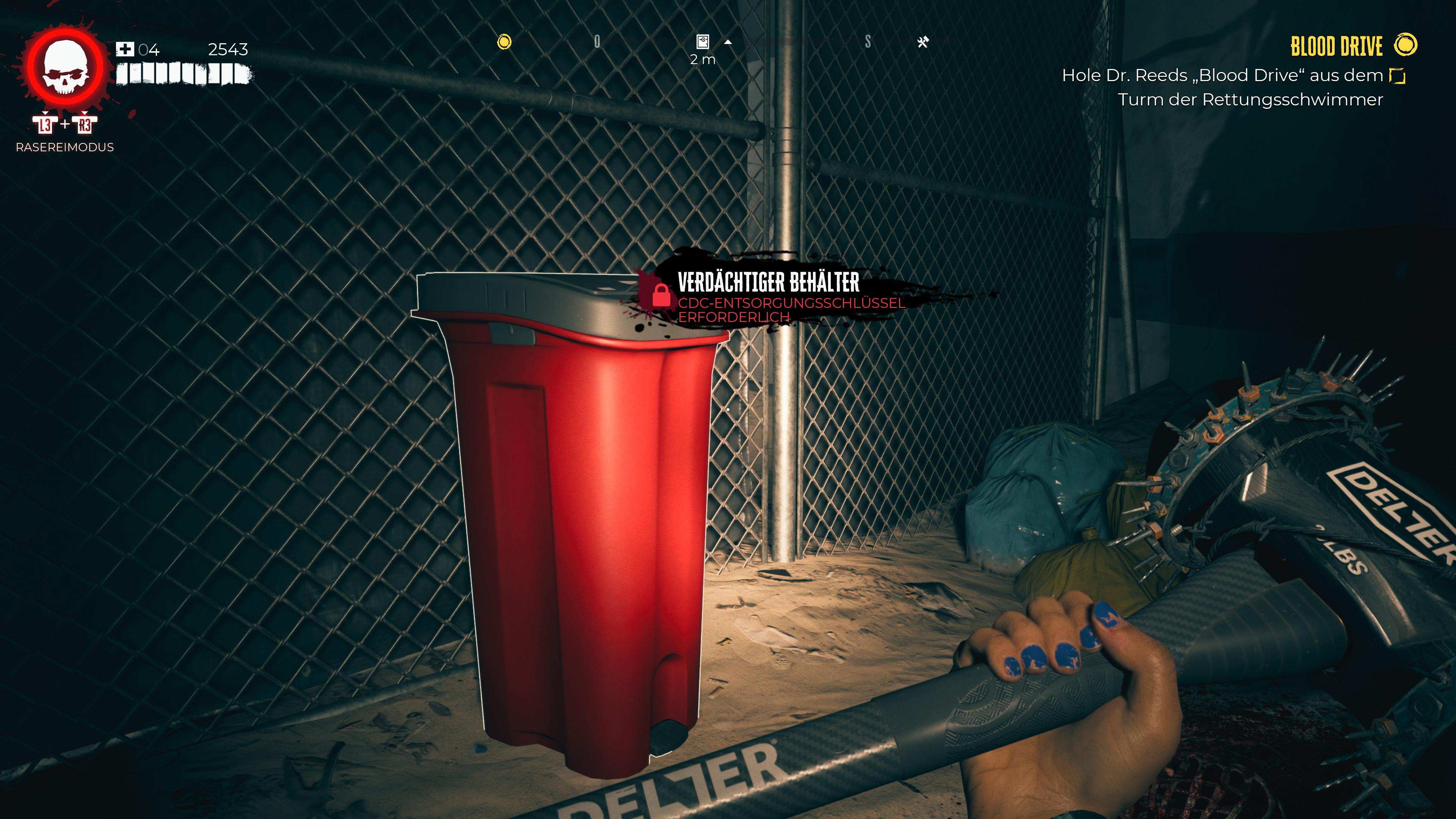Click the yellow quest marker on compass

pos(504,42)
